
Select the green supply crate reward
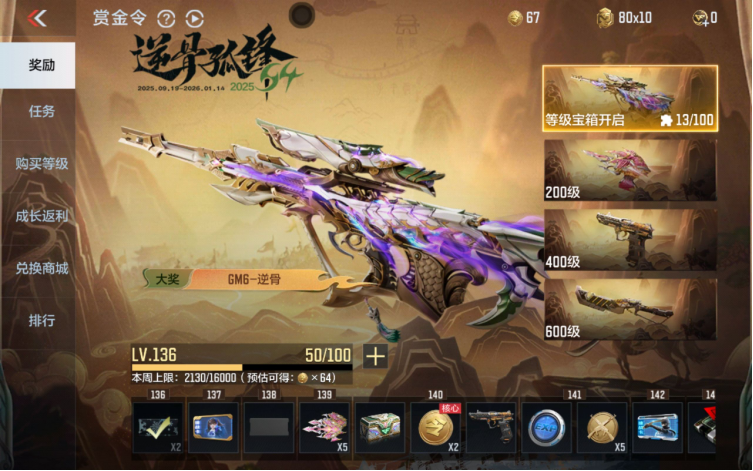380,428
